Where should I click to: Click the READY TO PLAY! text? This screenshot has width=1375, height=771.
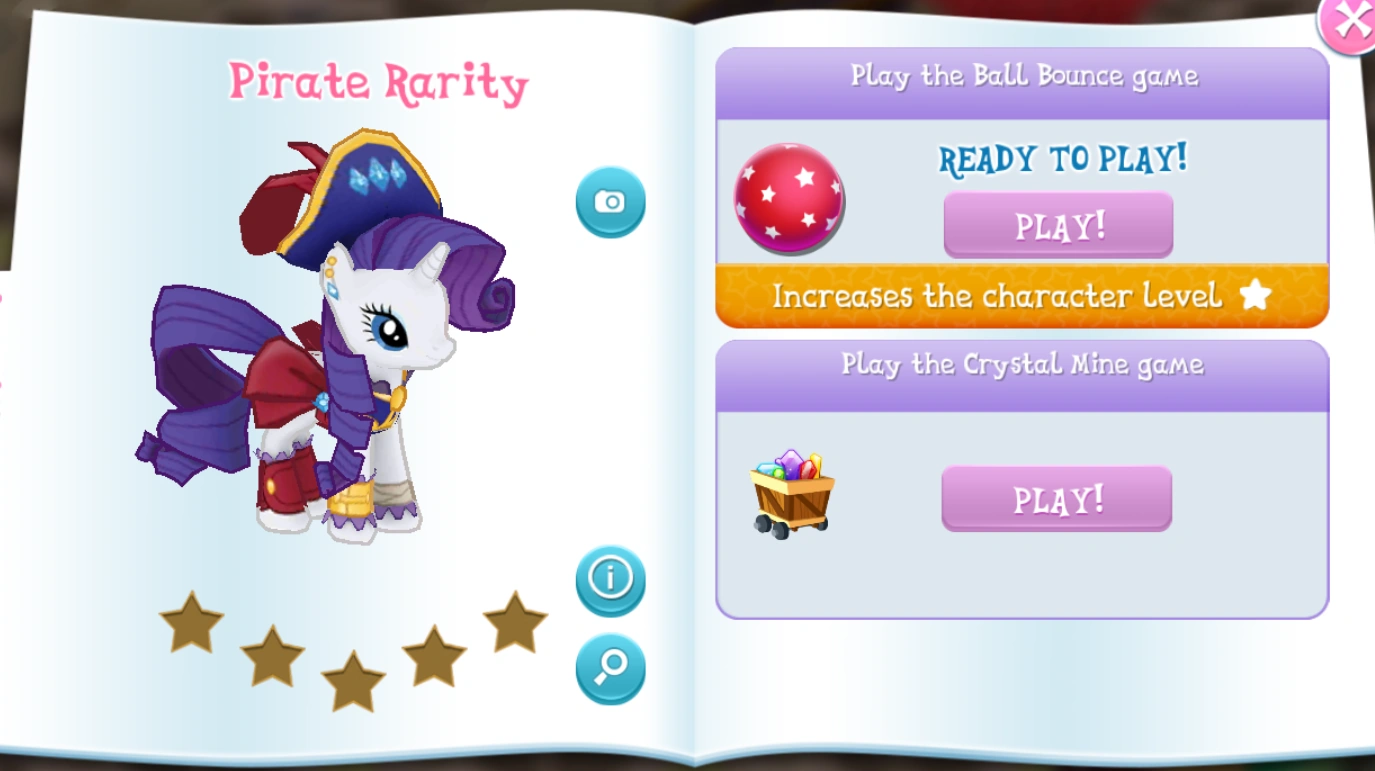(x=1063, y=159)
